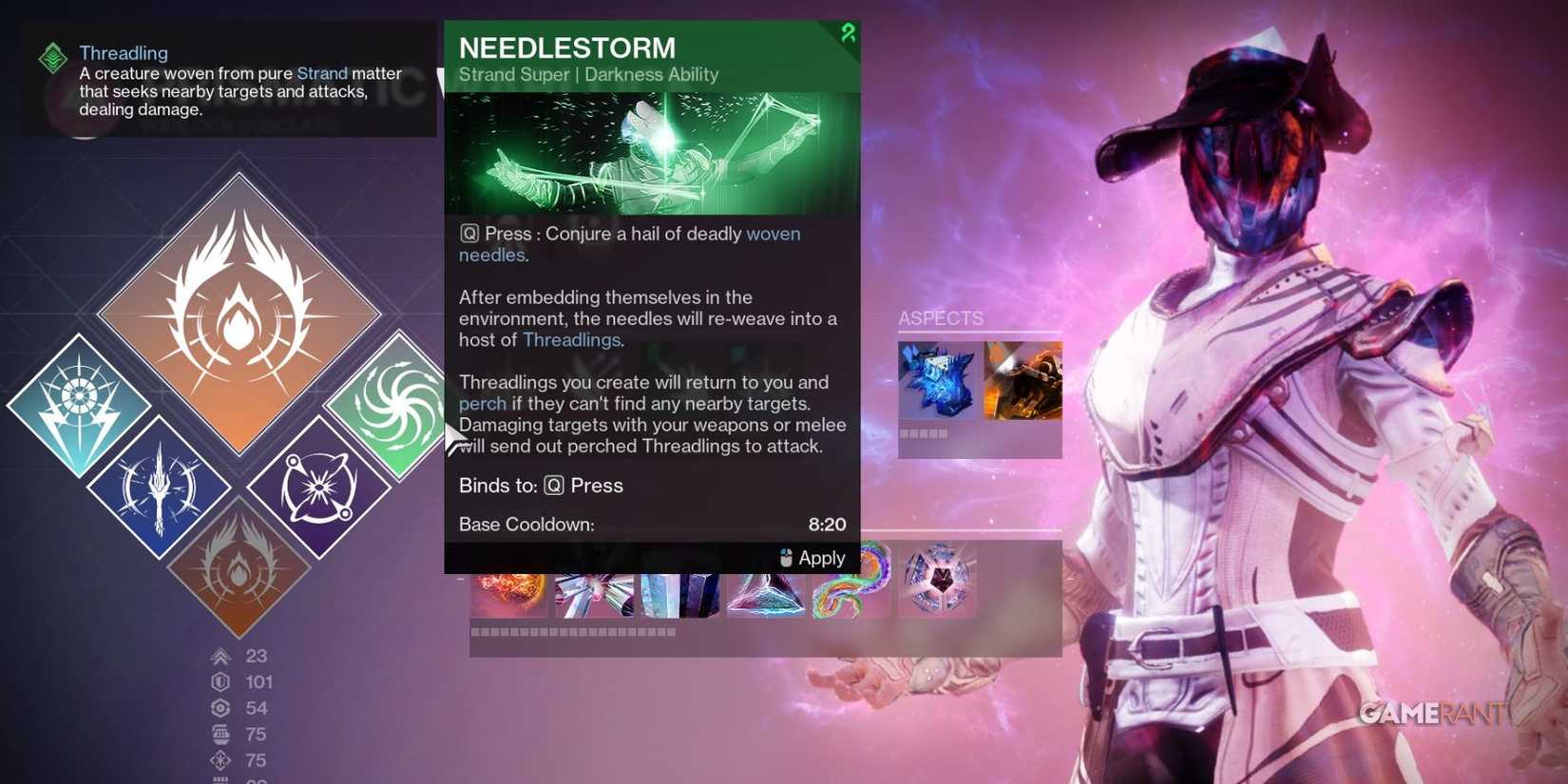The width and height of the screenshot is (1568, 784).
Task: Select the second orange Aspect icon
Action: coord(1022,378)
